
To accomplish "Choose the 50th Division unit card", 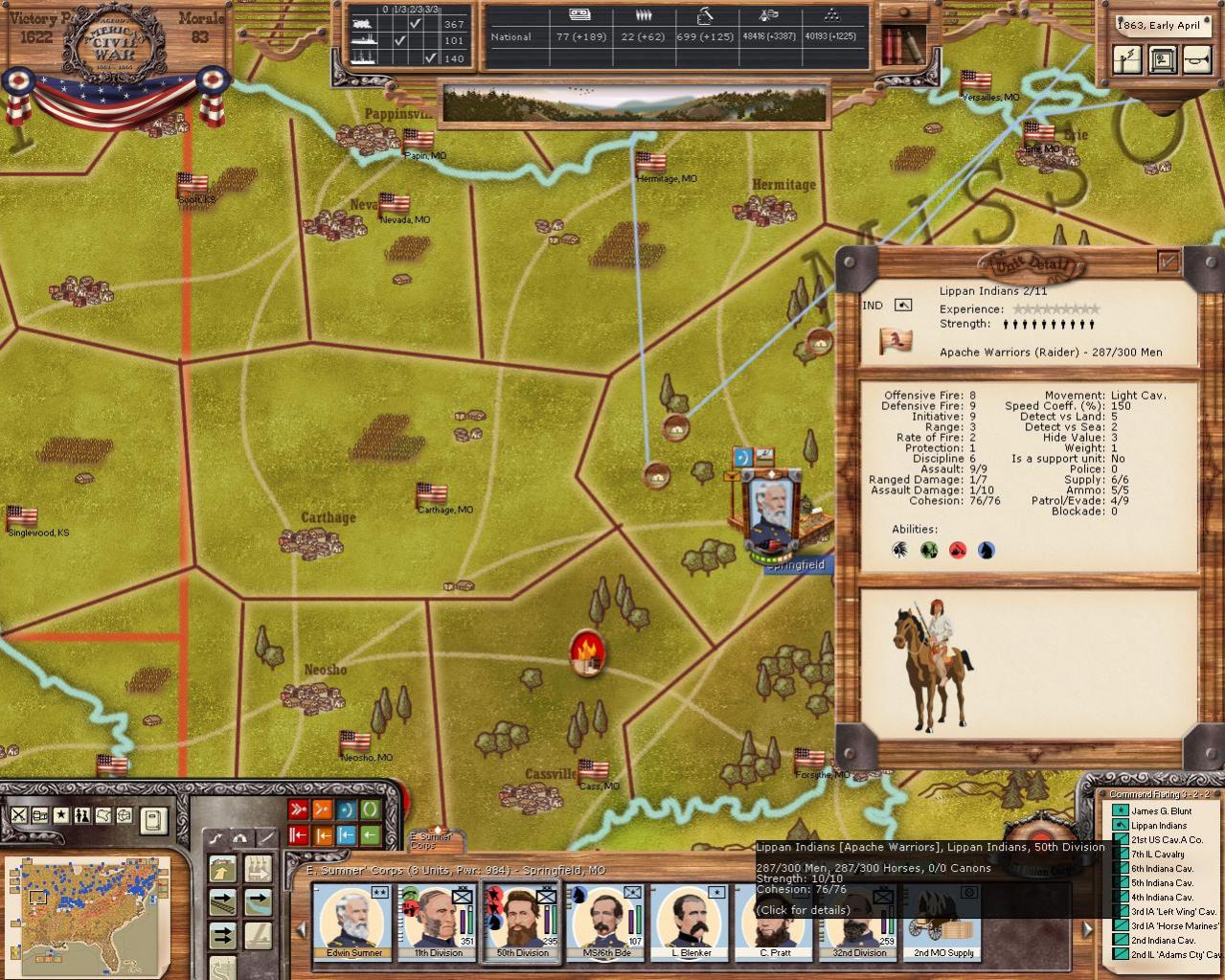I will 521,920.
